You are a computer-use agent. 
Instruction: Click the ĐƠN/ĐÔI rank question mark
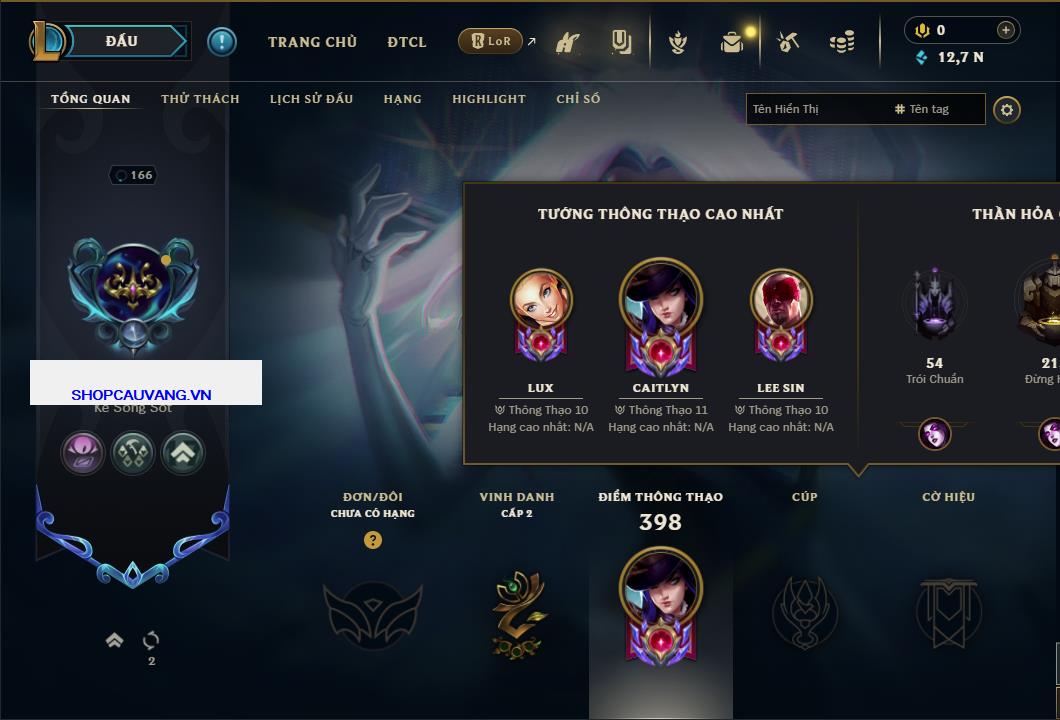click(373, 541)
